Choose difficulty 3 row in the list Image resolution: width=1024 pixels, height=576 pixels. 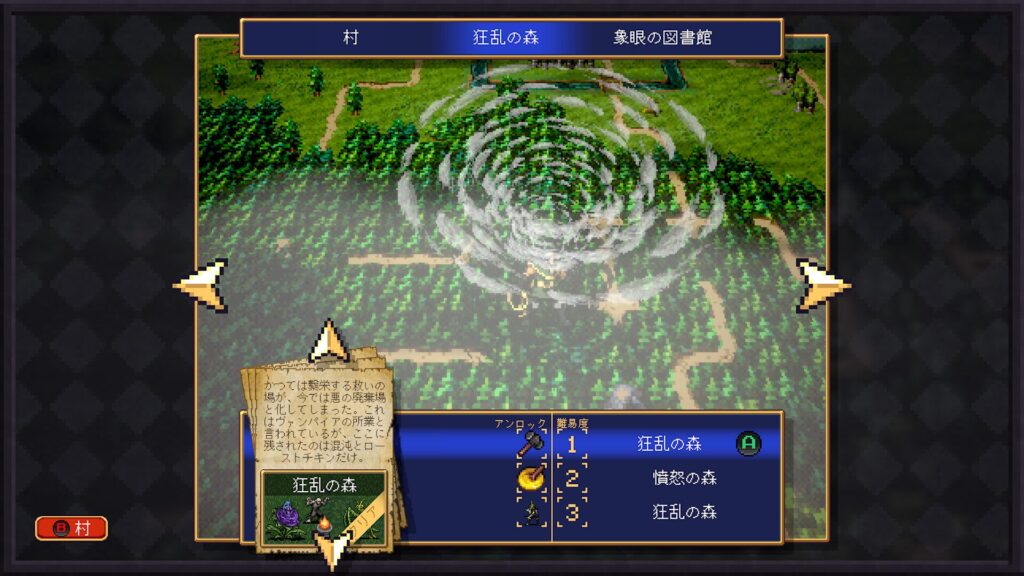pyautogui.click(x=670, y=512)
